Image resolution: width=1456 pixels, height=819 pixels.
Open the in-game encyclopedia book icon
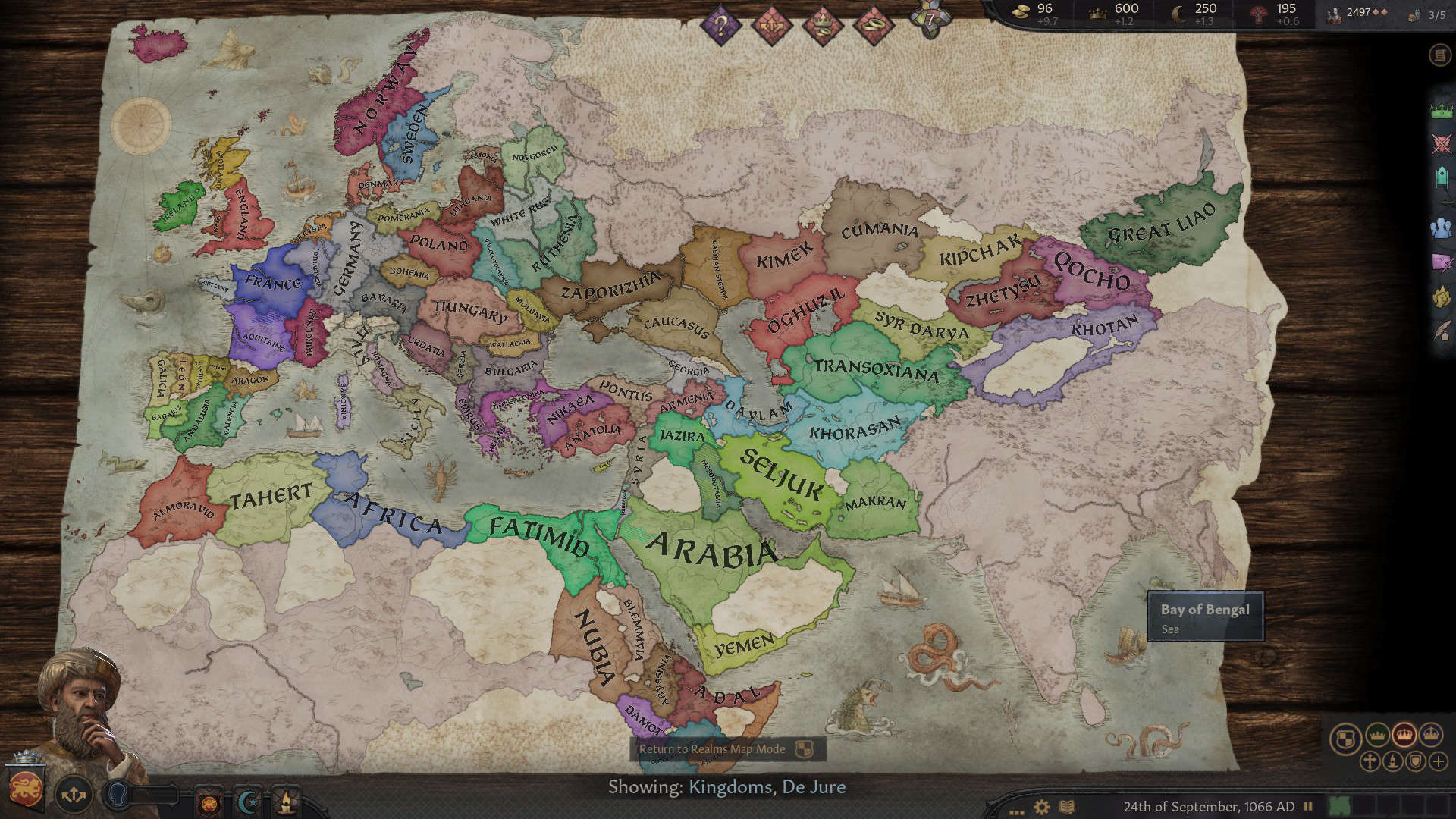point(1068,807)
